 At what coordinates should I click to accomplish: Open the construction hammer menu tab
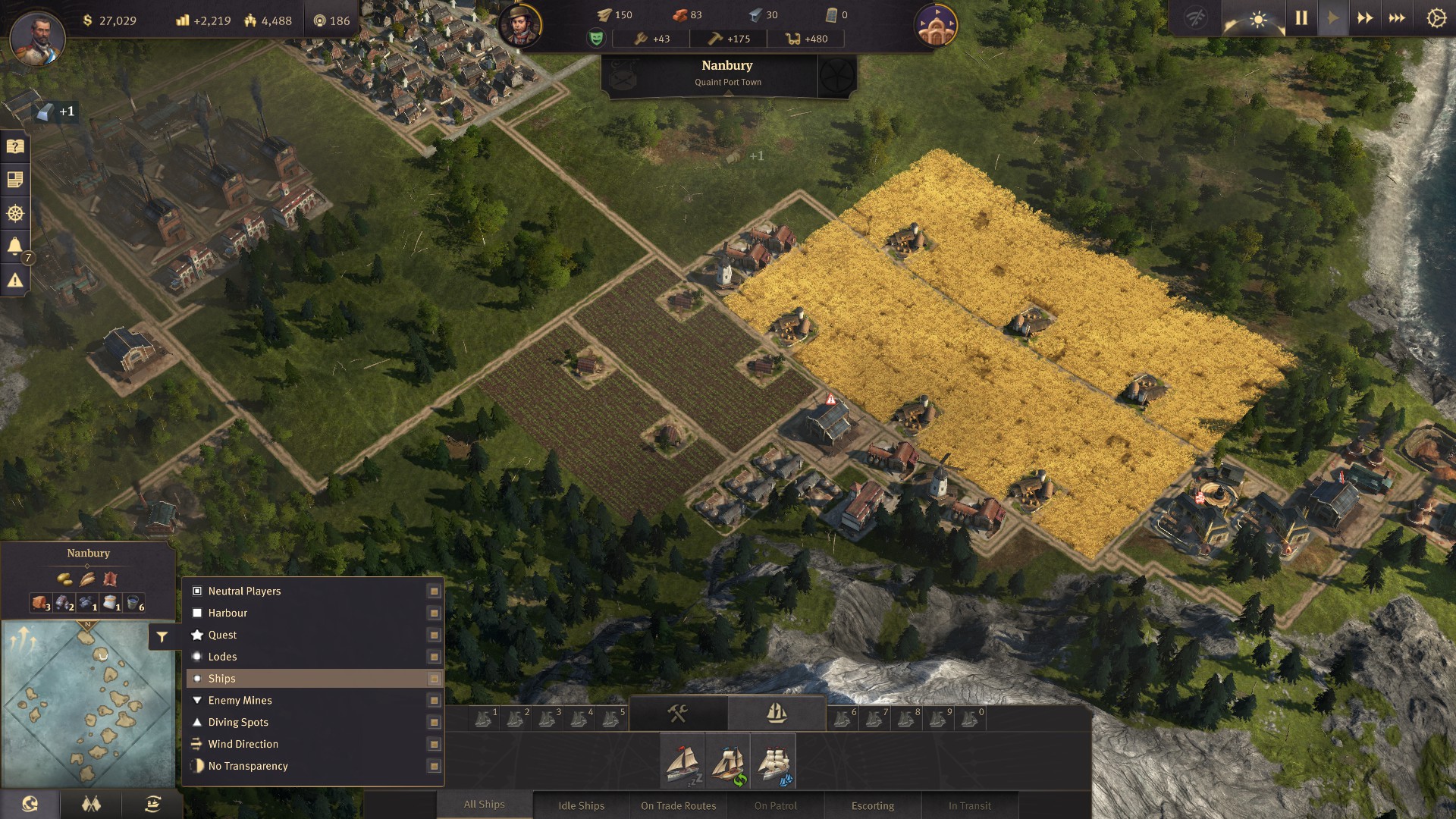click(x=678, y=713)
